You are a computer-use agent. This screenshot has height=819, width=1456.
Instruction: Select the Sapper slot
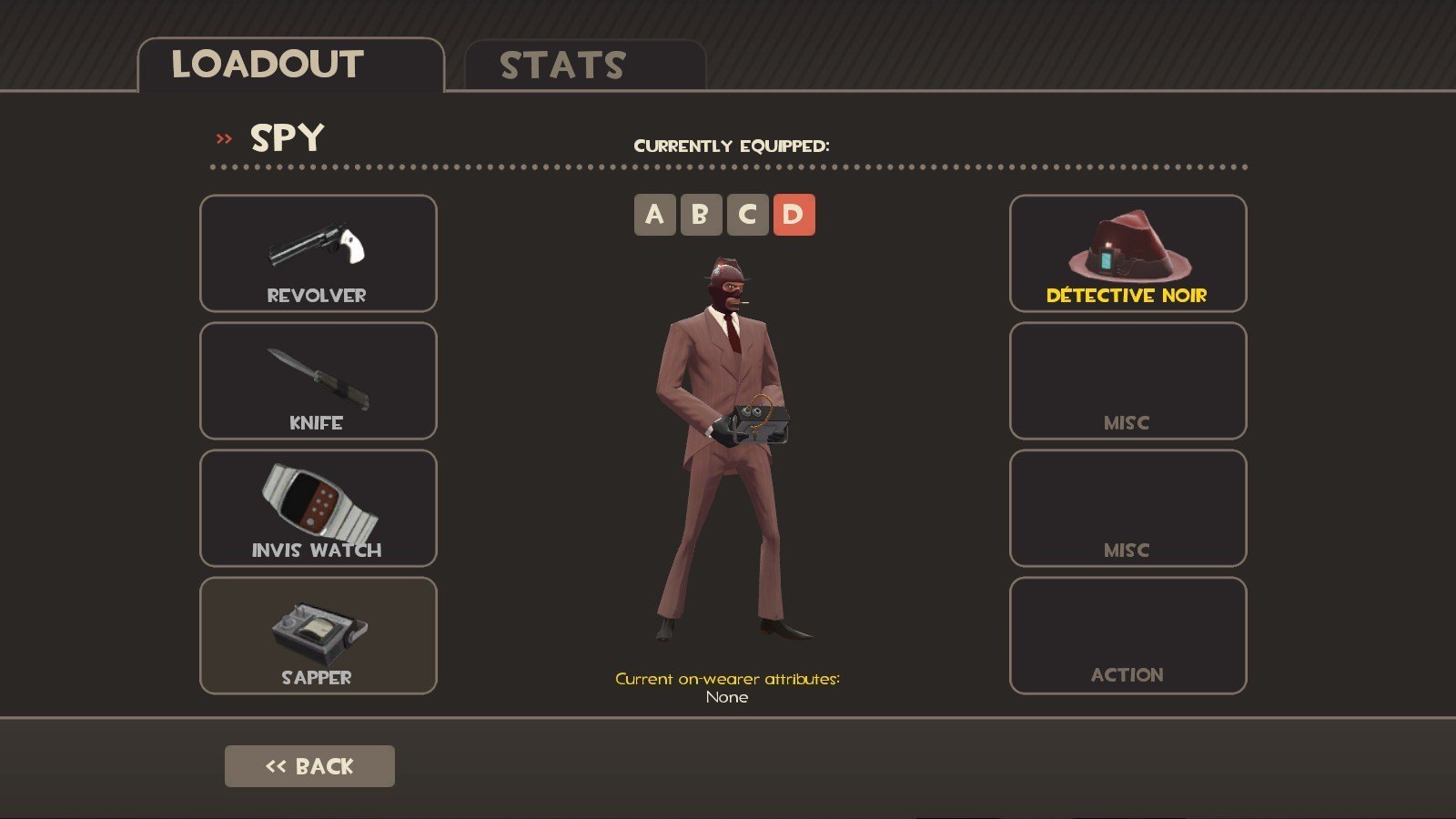(x=318, y=635)
